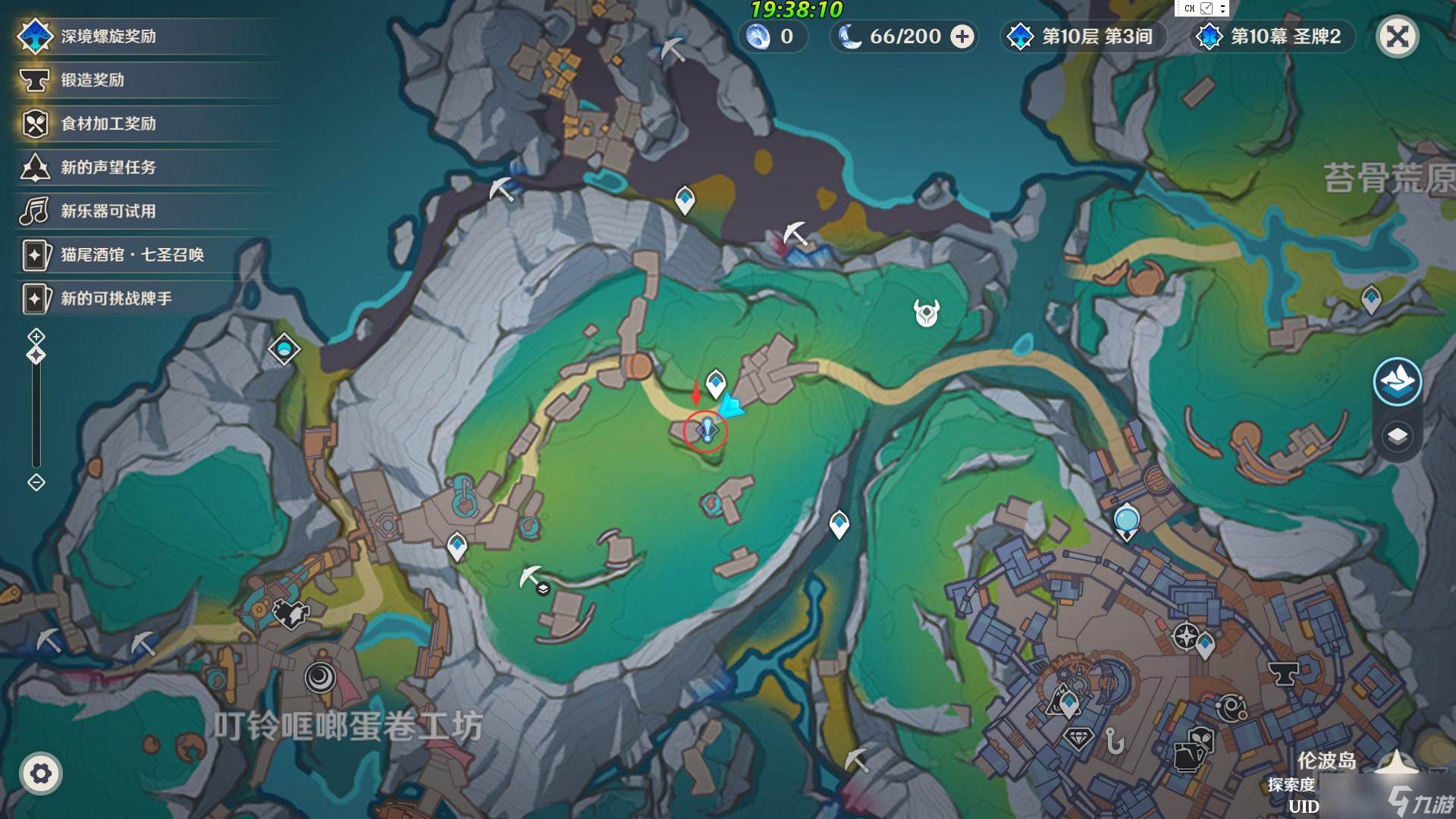Screen dimensions: 1456x819
Task: Zoom in with the slider's plus button
Action: [36, 336]
